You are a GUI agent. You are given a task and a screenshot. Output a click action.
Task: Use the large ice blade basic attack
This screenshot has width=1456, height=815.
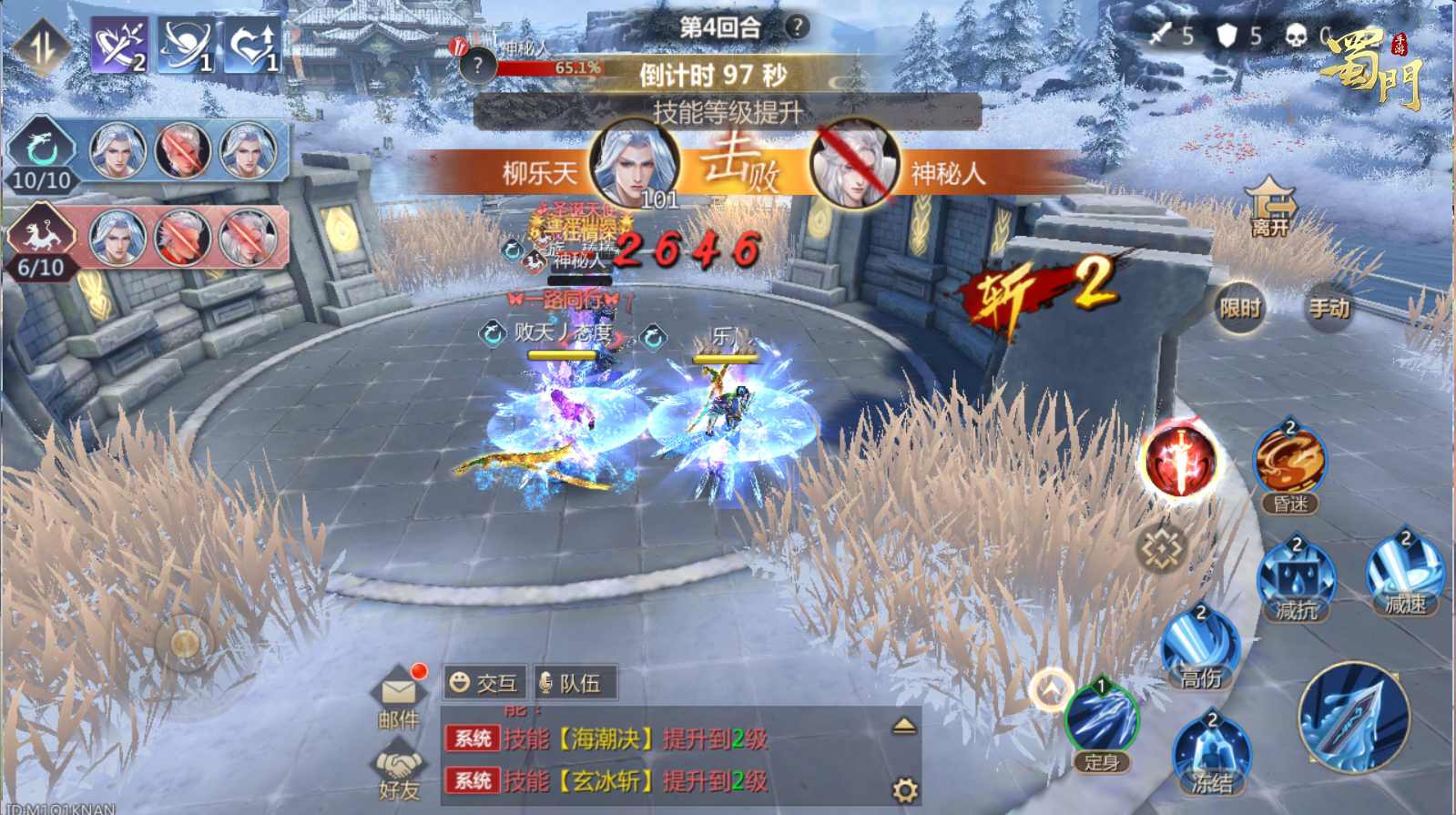click(1354, 717)
